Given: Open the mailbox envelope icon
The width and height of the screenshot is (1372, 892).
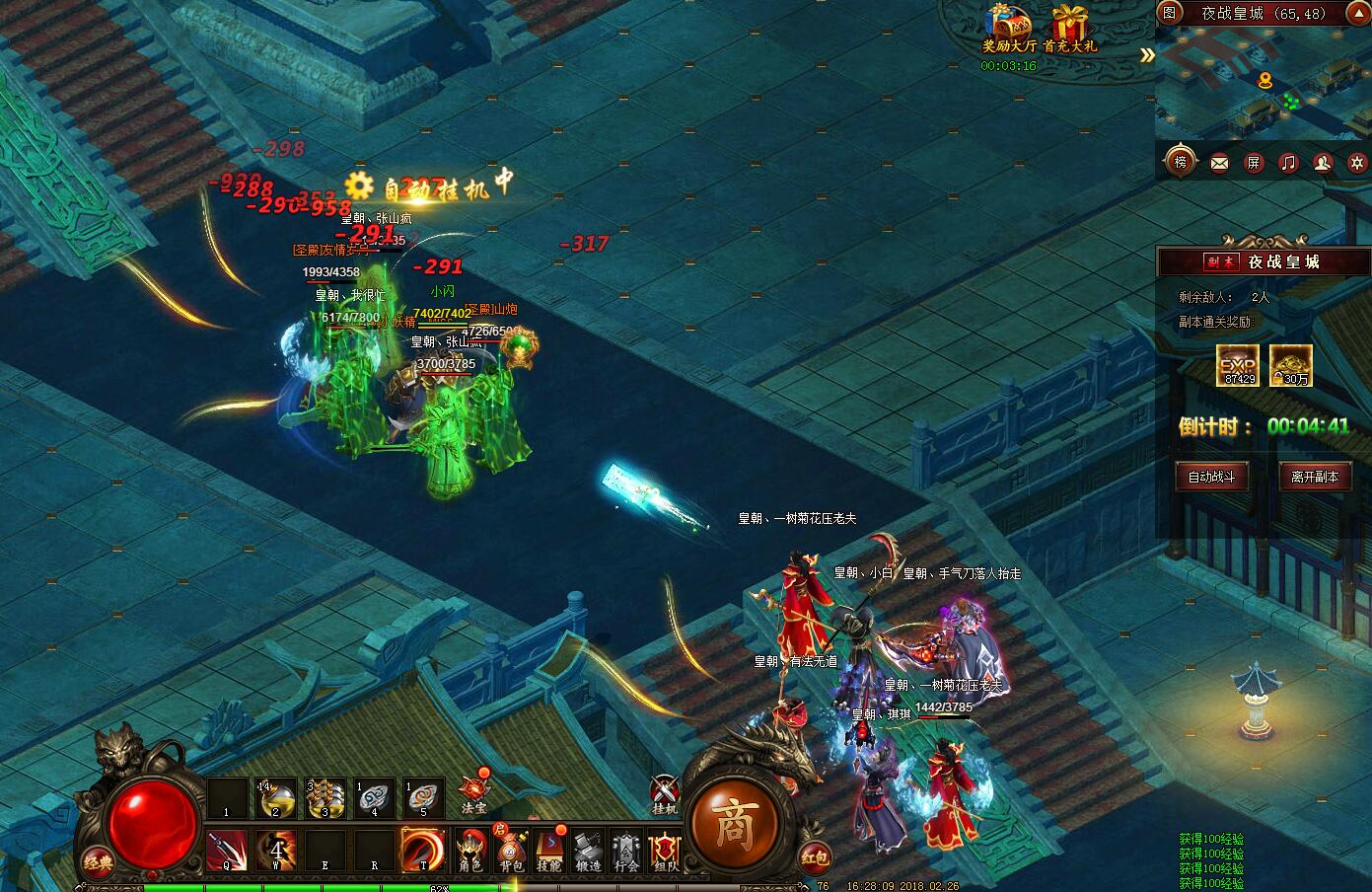Looking at the screenshot, I should [x=1220, y=163].
